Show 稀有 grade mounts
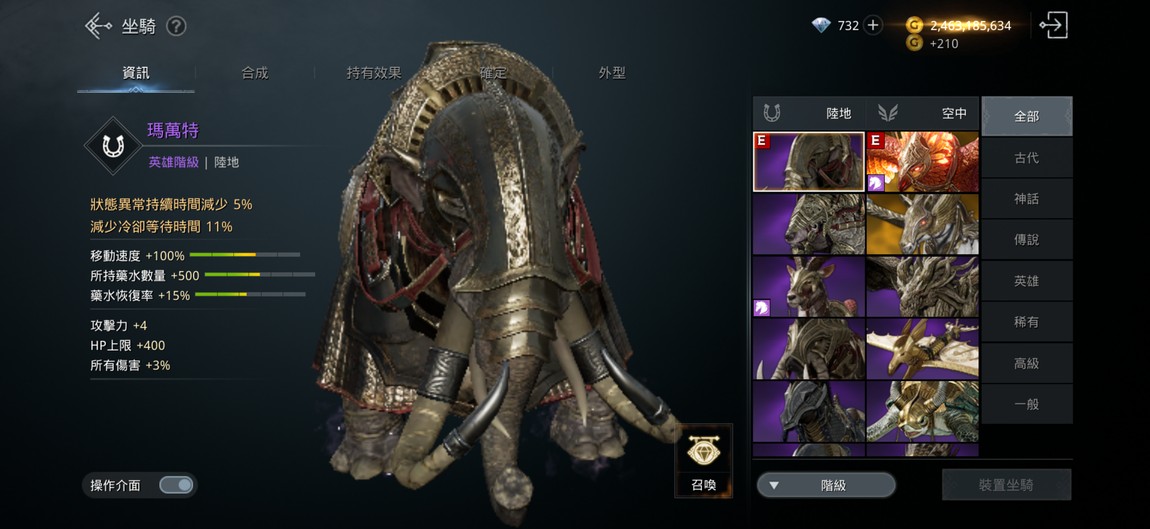The image size is (1150, 529). (x=1026, y=322)
